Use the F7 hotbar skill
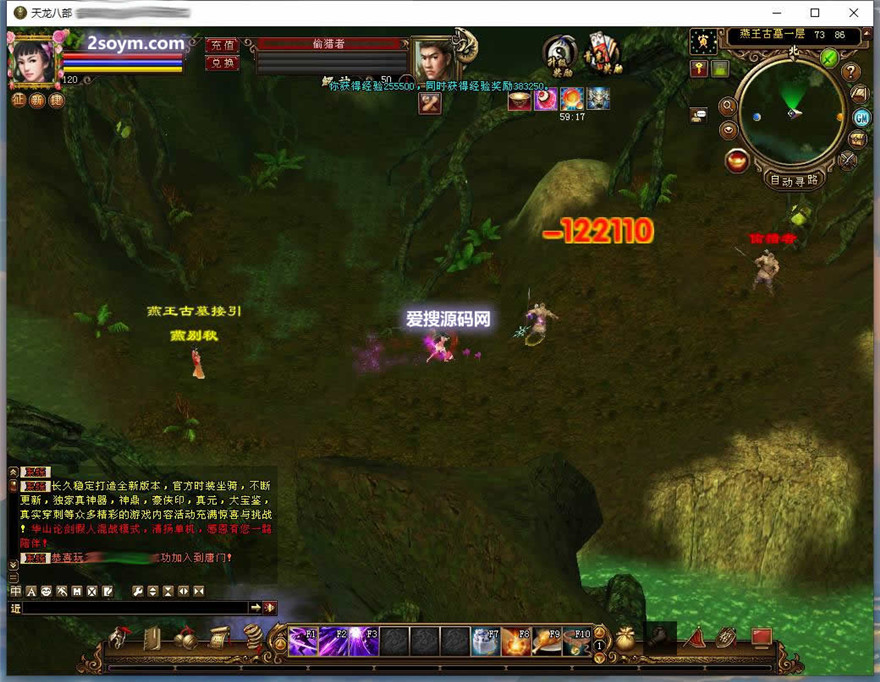 click(486, 641)
